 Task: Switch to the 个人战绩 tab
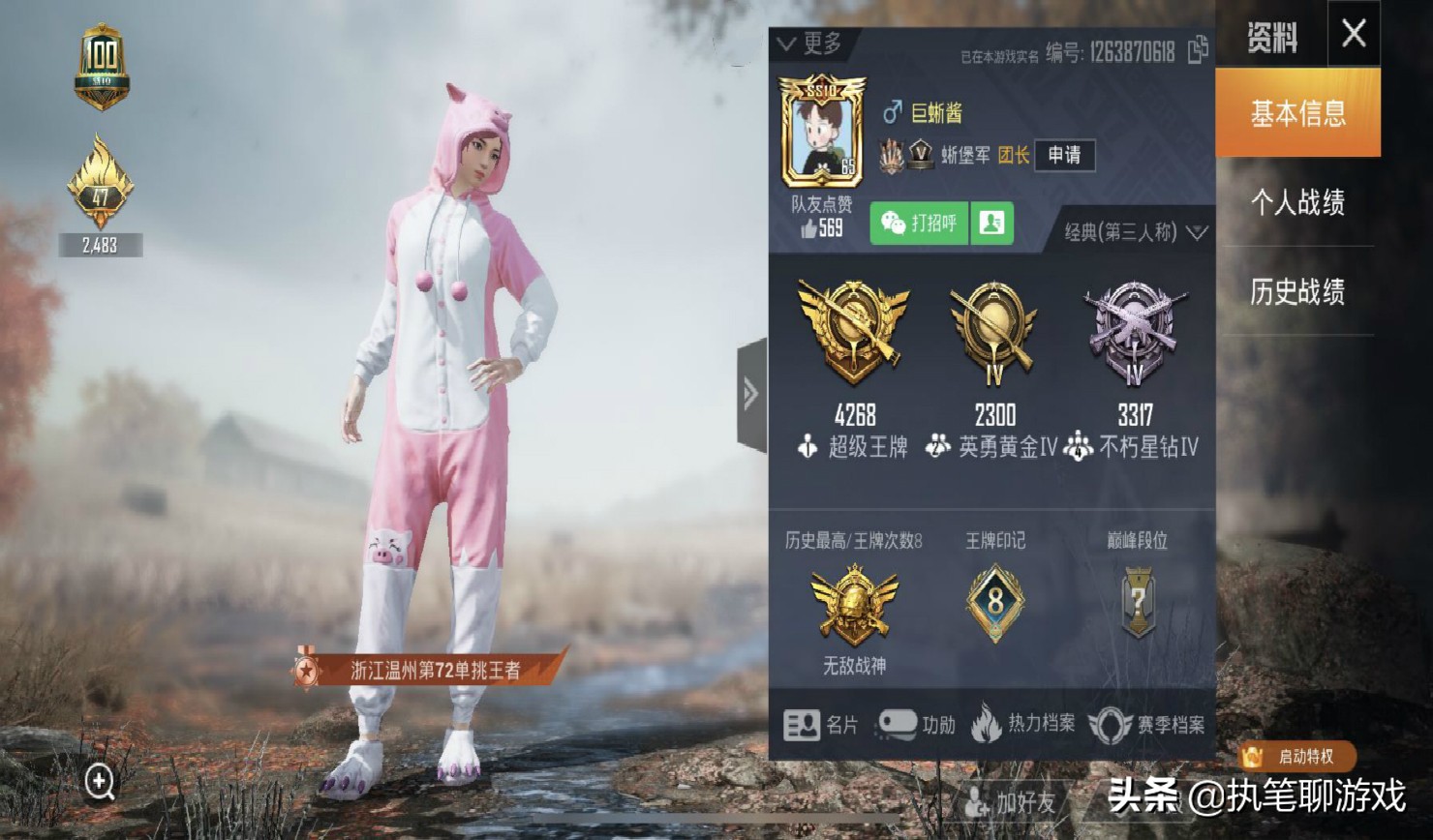point(1297,203)
